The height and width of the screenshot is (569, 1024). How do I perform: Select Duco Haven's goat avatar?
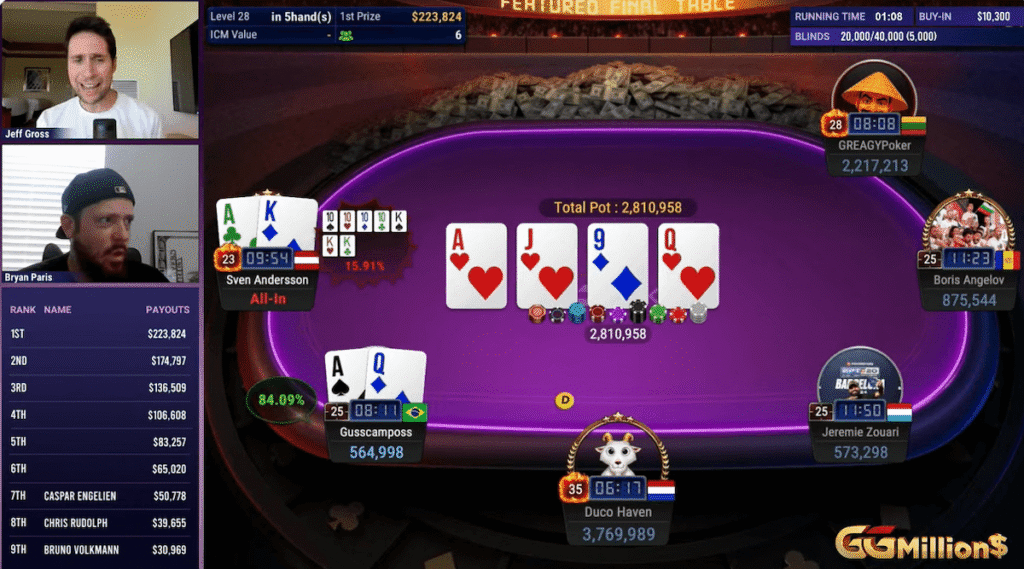[617, 452]
